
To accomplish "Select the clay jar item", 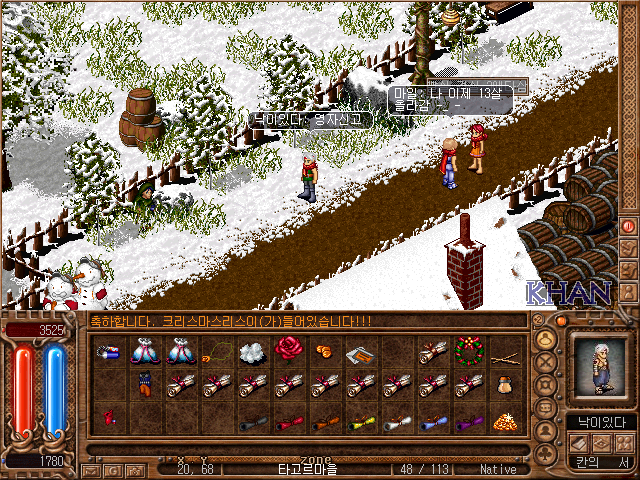I will [x=504, y=385].
